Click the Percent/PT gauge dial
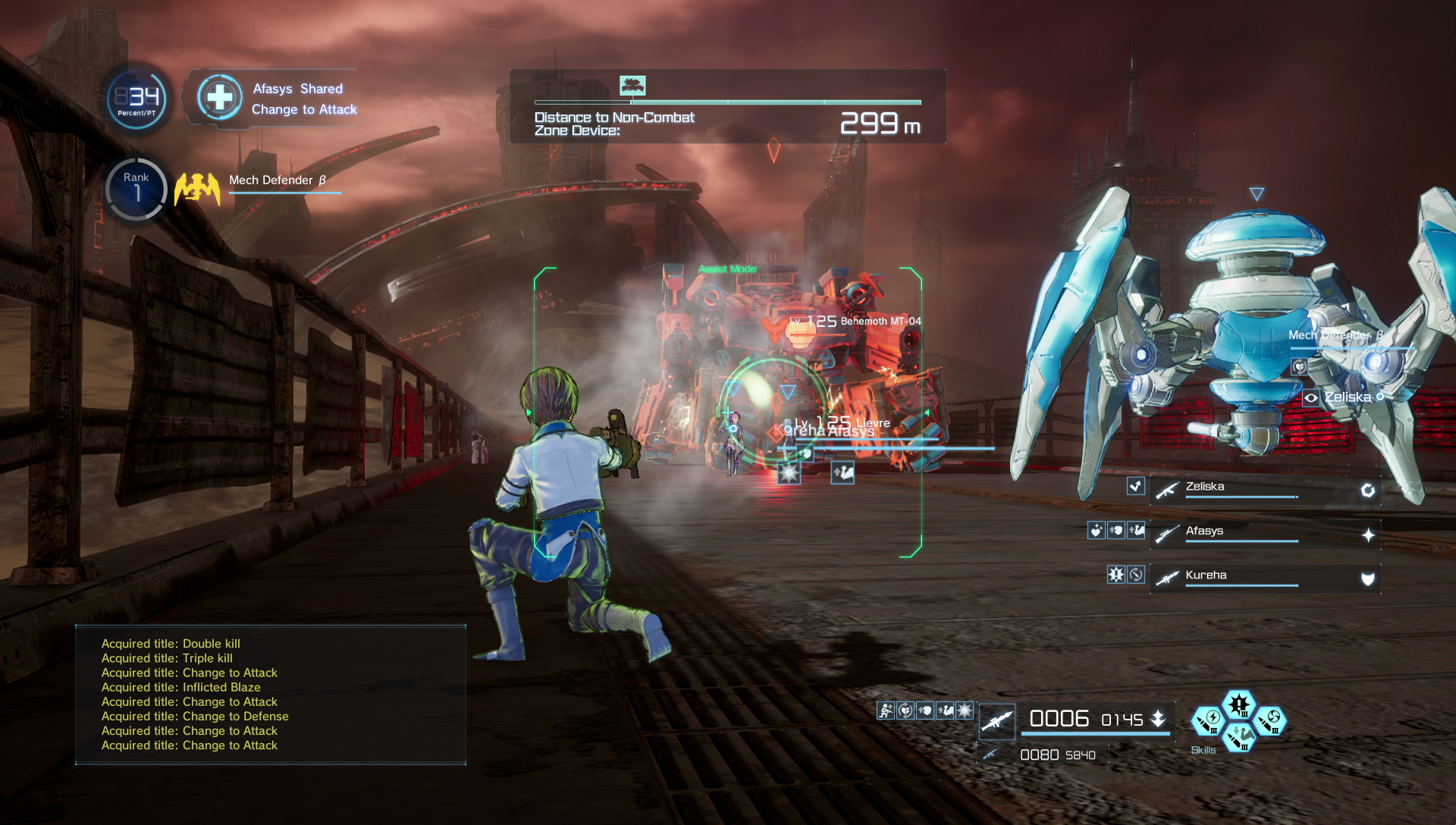1456x825 pixels. 137,99
